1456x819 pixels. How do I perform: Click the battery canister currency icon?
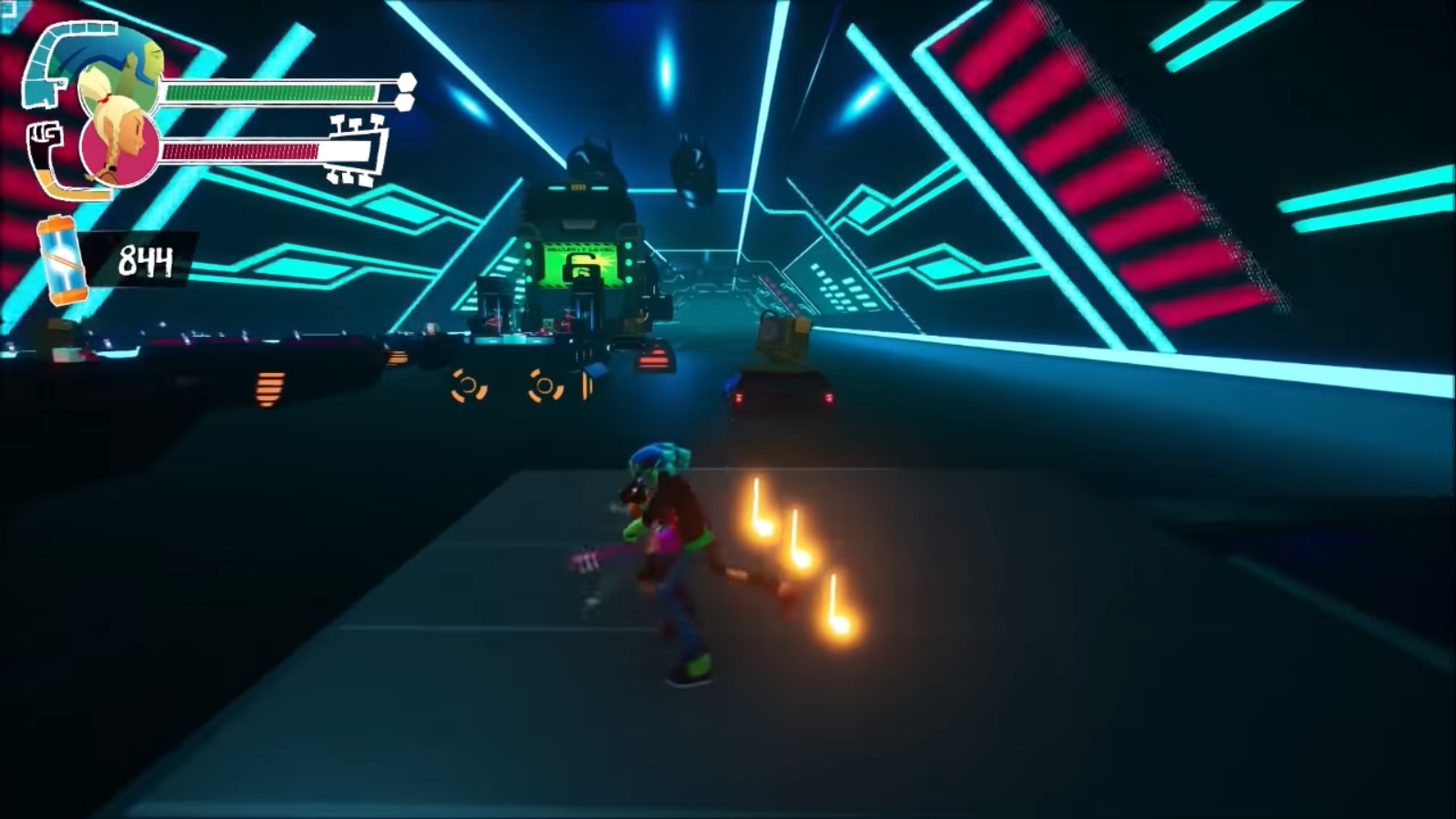tap(62, 259)
